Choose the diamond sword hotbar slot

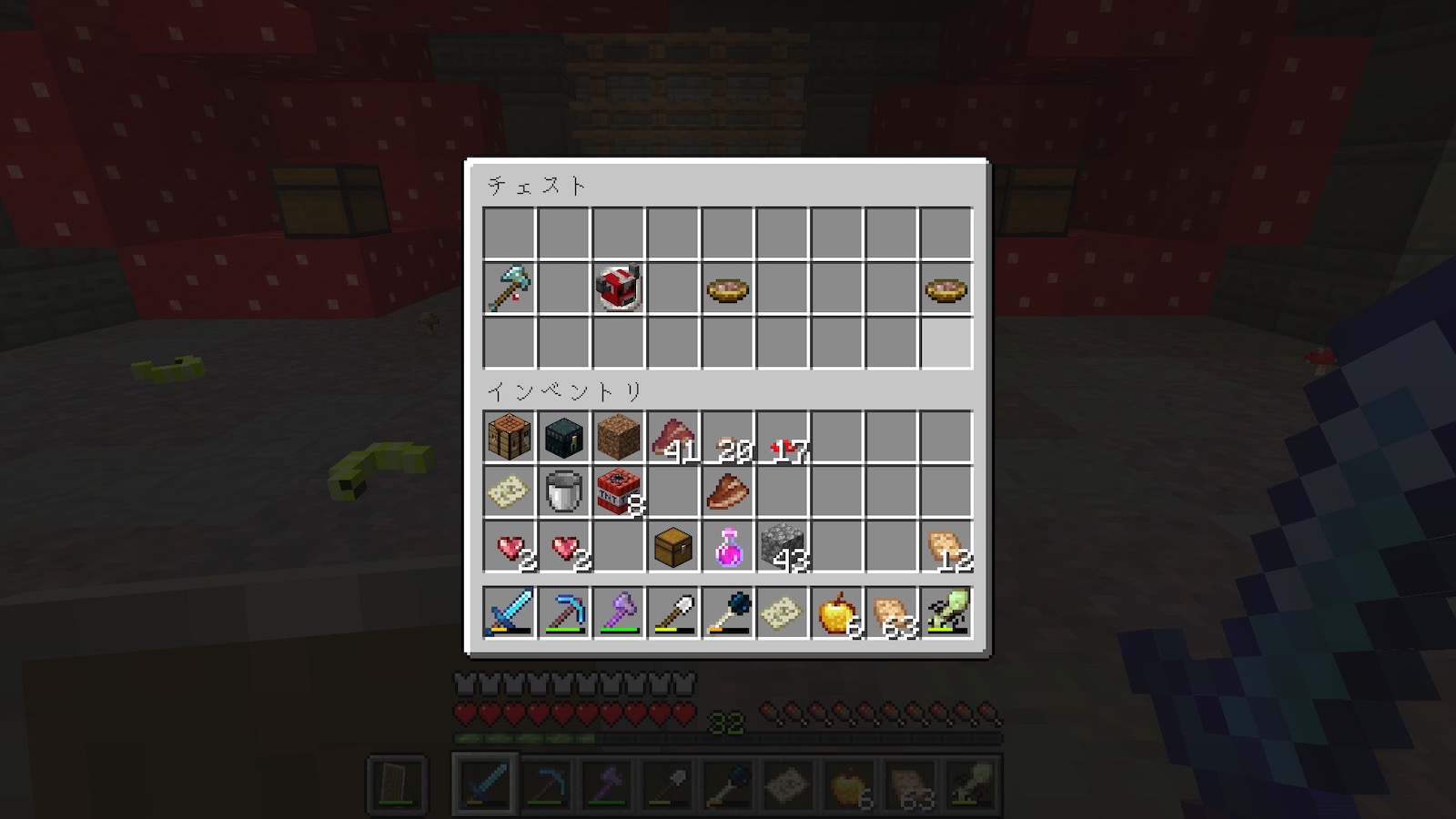pyautogui.click(x=509, y=612)
